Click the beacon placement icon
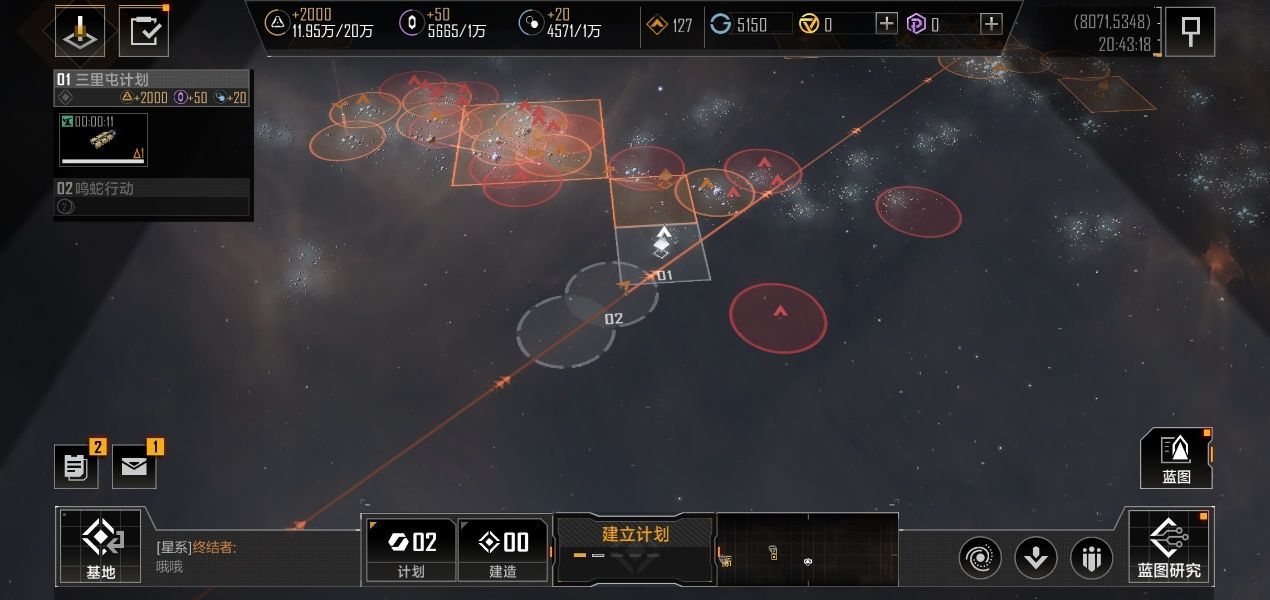This screenshot has height=600, width=1270. pyautogui.click(x=80, y=32)
